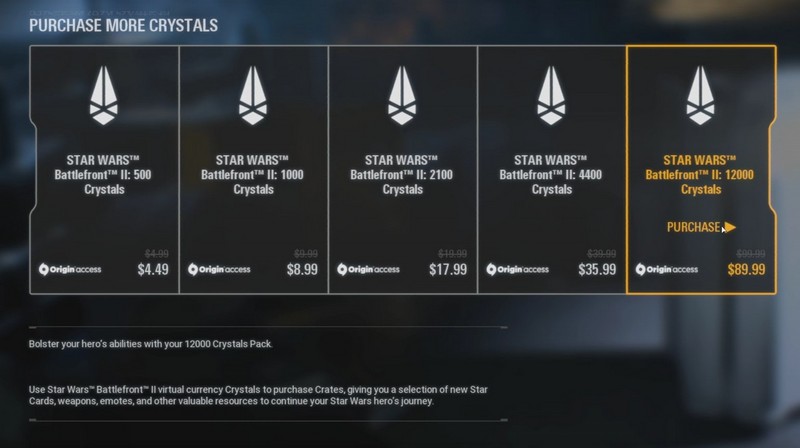Choose the 1000 Crystals pack
Screen dimensions: 800x448
tap(253, 170)
